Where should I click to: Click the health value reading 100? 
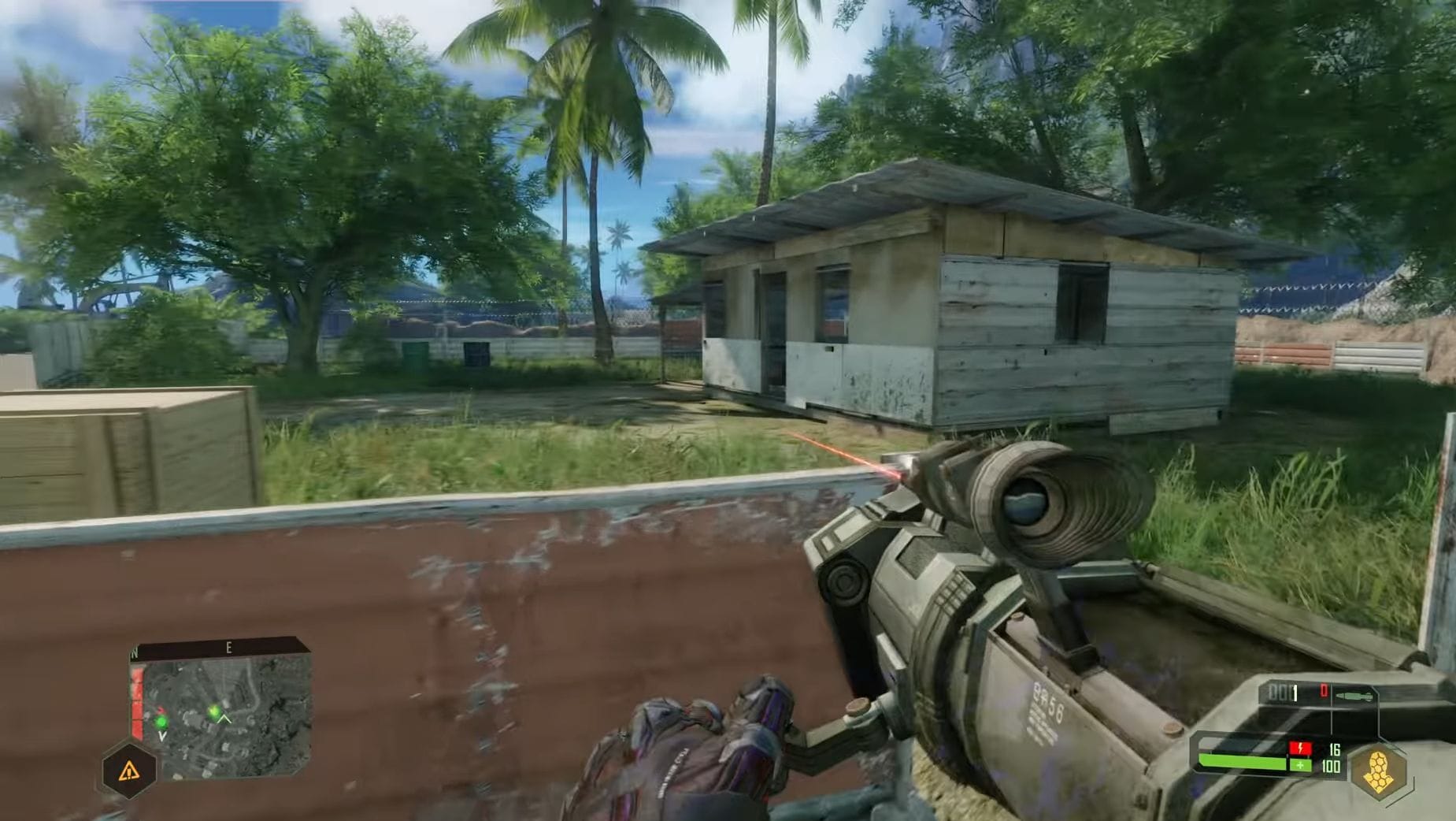tap(1332, 767)
